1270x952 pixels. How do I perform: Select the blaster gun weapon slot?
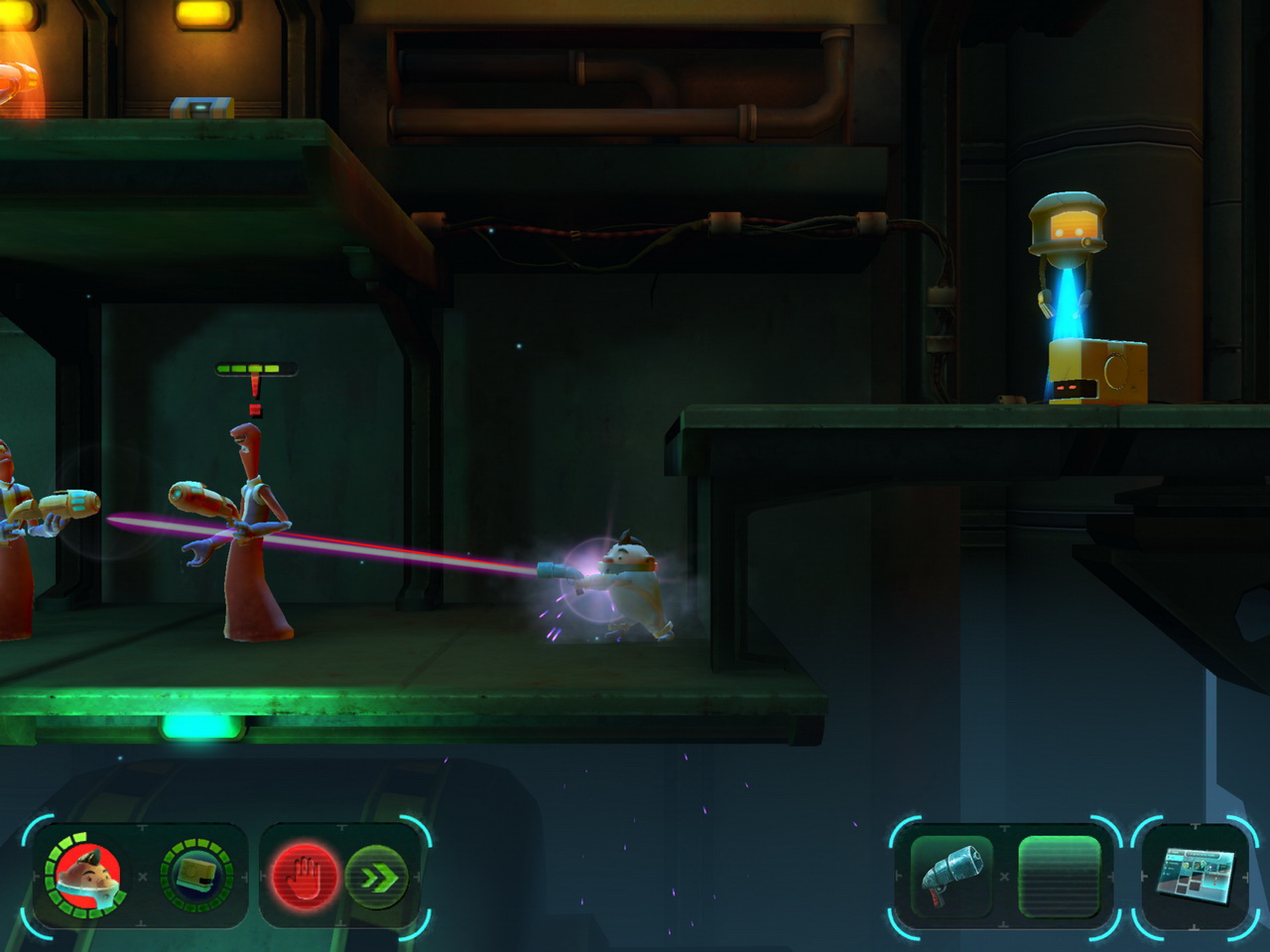[x=951, y=877]
